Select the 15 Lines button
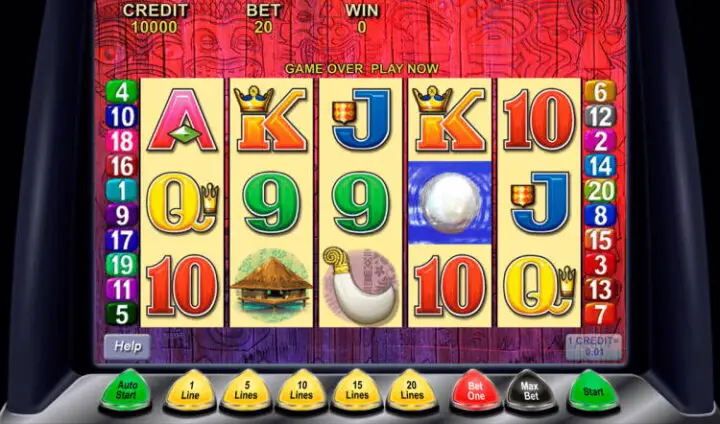This screenshot has height=424, width=720. [x=357, y=390]
